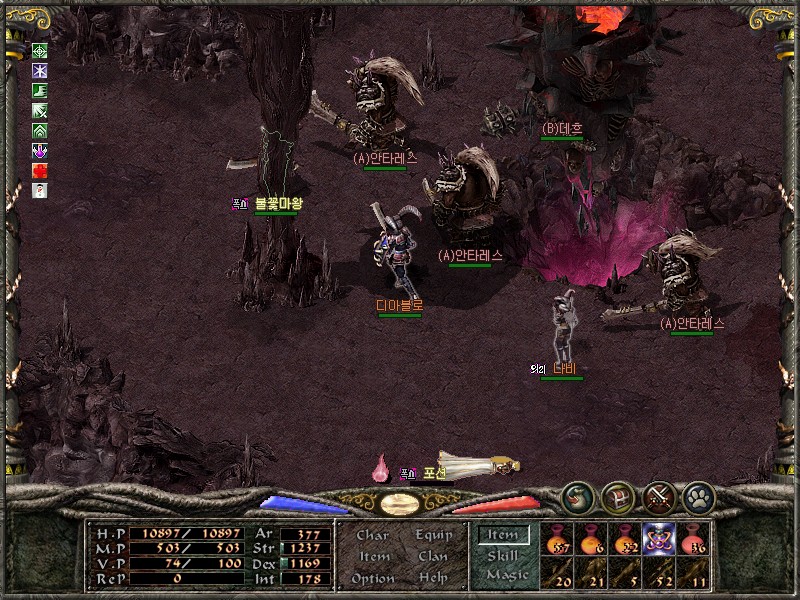800x600 pixels.
Task: Click the round serpent icon button
Action: (x=577, y=497)
